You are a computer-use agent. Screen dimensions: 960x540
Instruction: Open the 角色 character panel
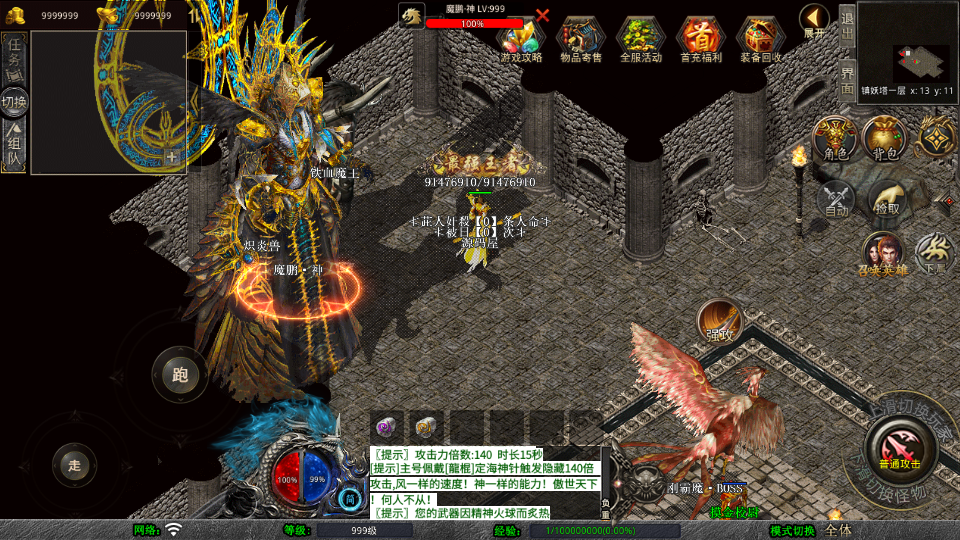pyautogui.click(x=833, y=138)
